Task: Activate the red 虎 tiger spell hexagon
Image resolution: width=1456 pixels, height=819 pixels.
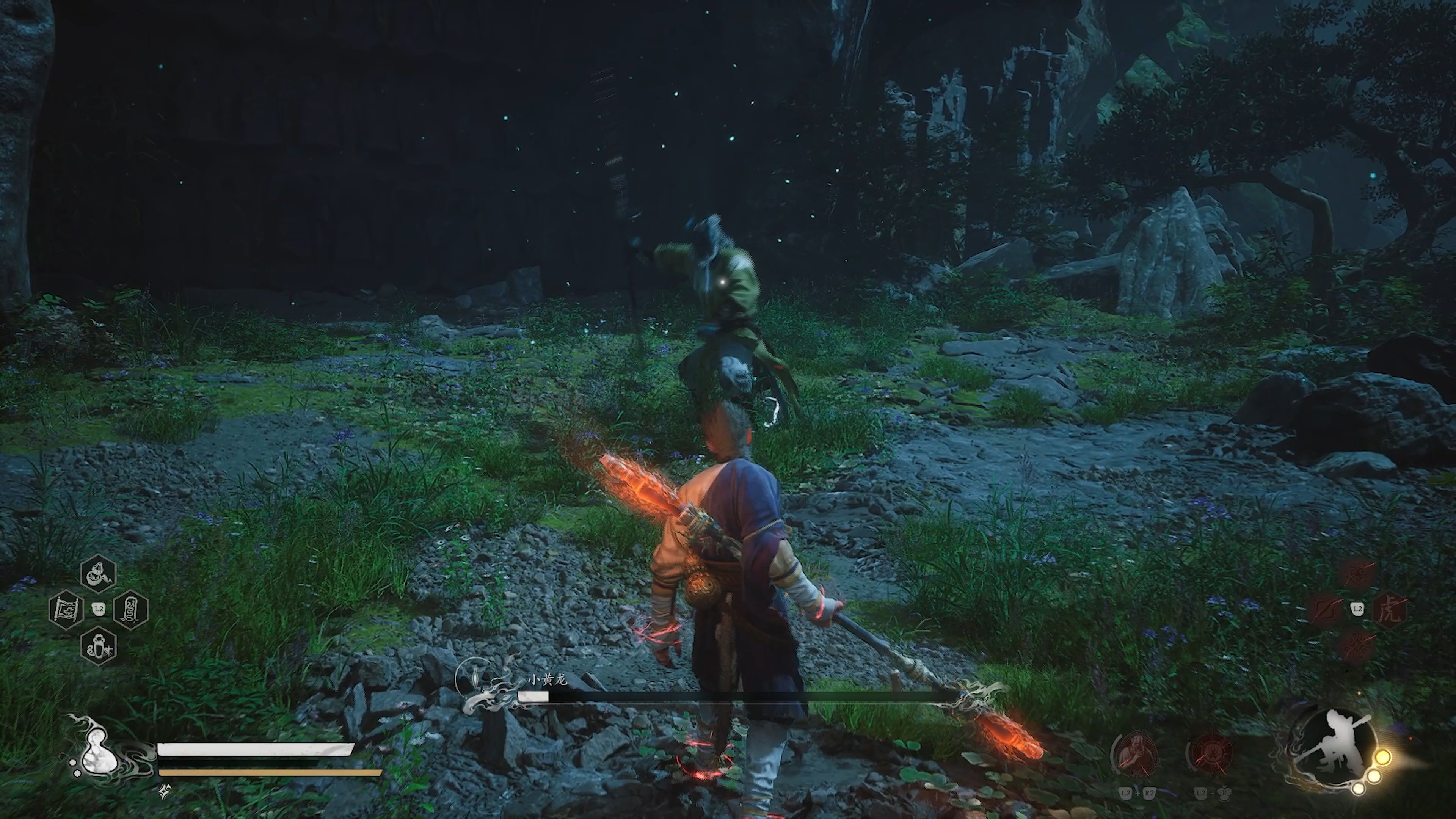Action: (x=1390, y=610)
